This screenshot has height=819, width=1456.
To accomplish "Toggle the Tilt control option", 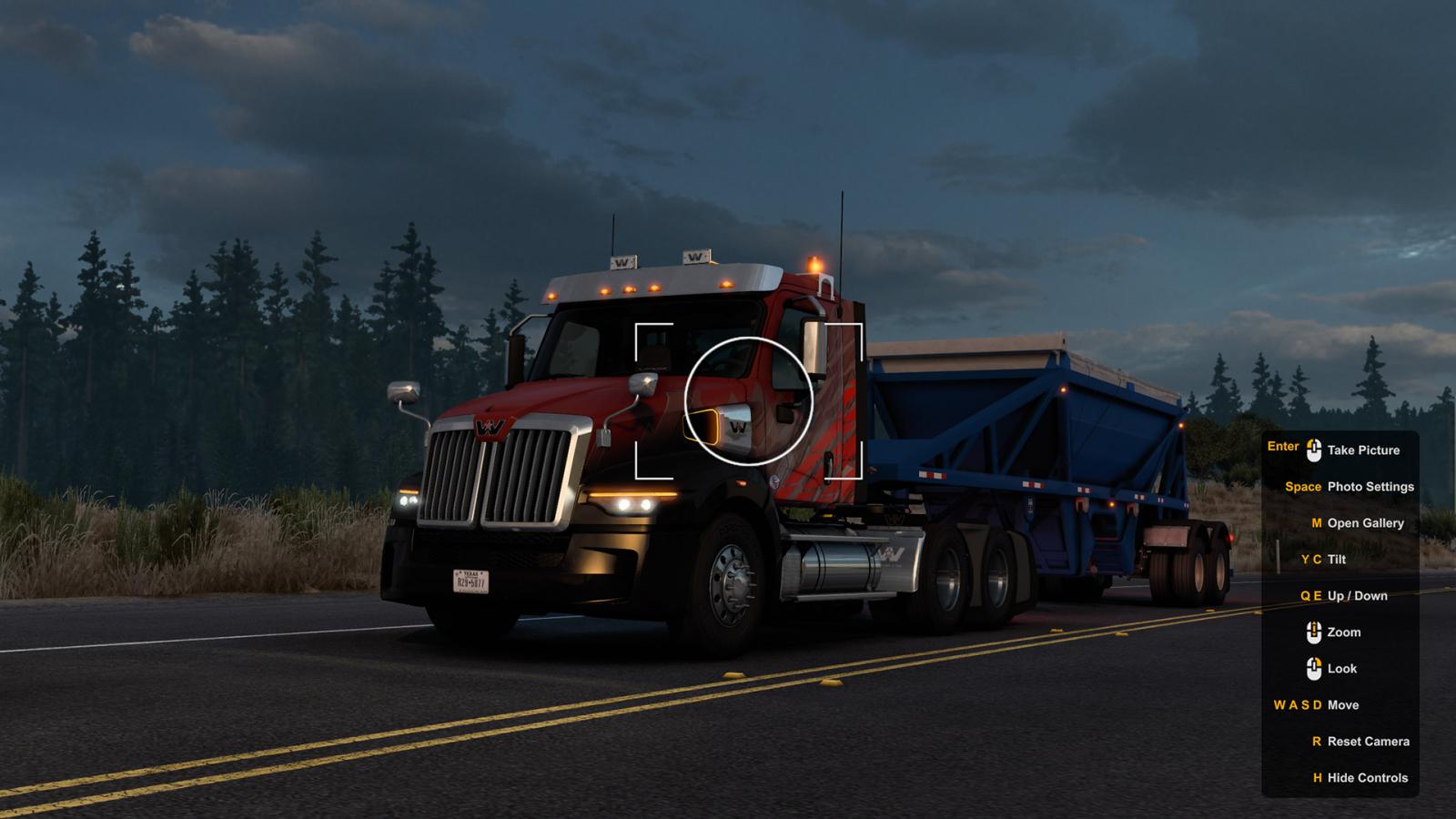I will coord(1337,560).
